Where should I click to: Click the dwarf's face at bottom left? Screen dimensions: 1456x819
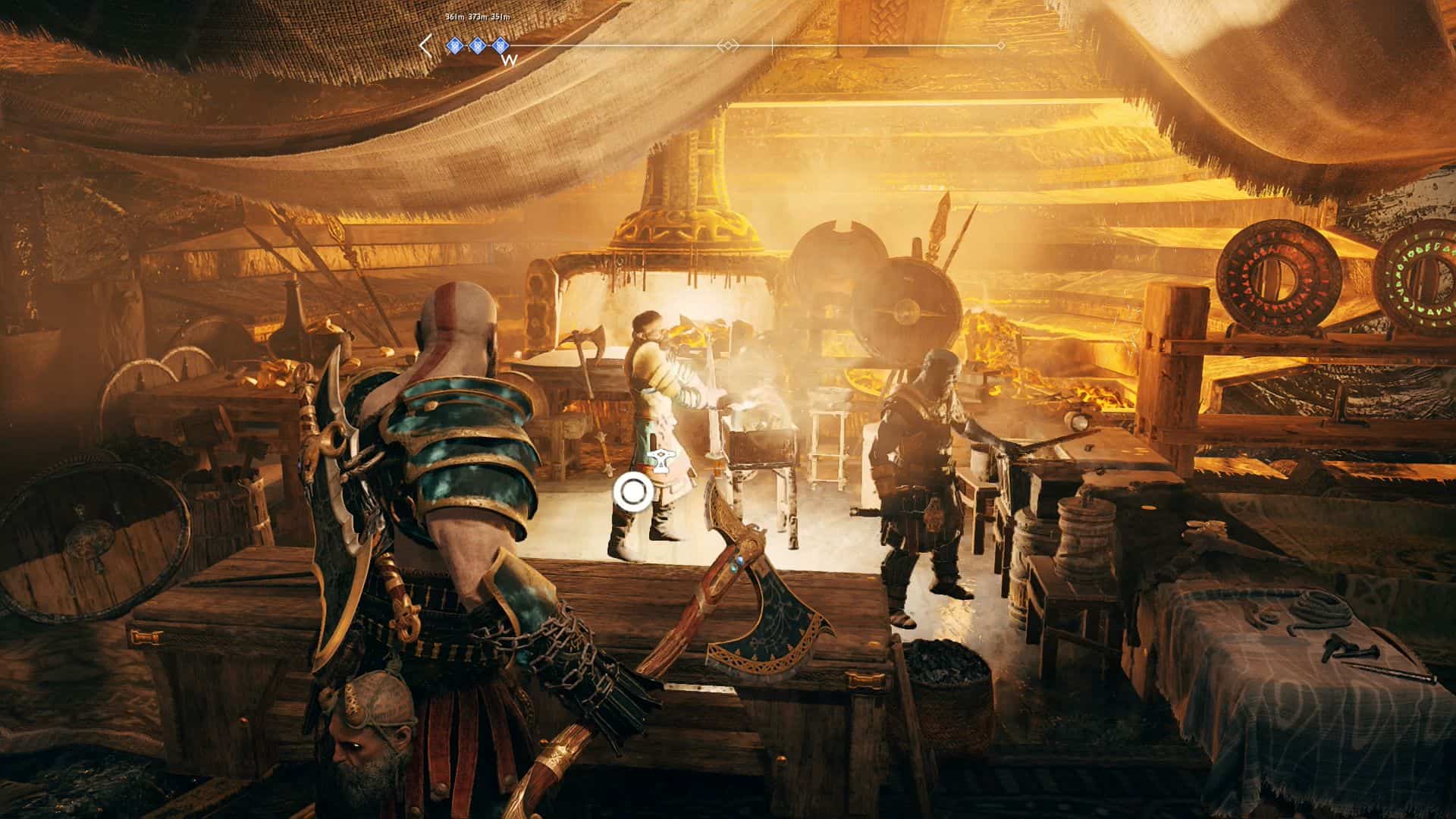364,743
